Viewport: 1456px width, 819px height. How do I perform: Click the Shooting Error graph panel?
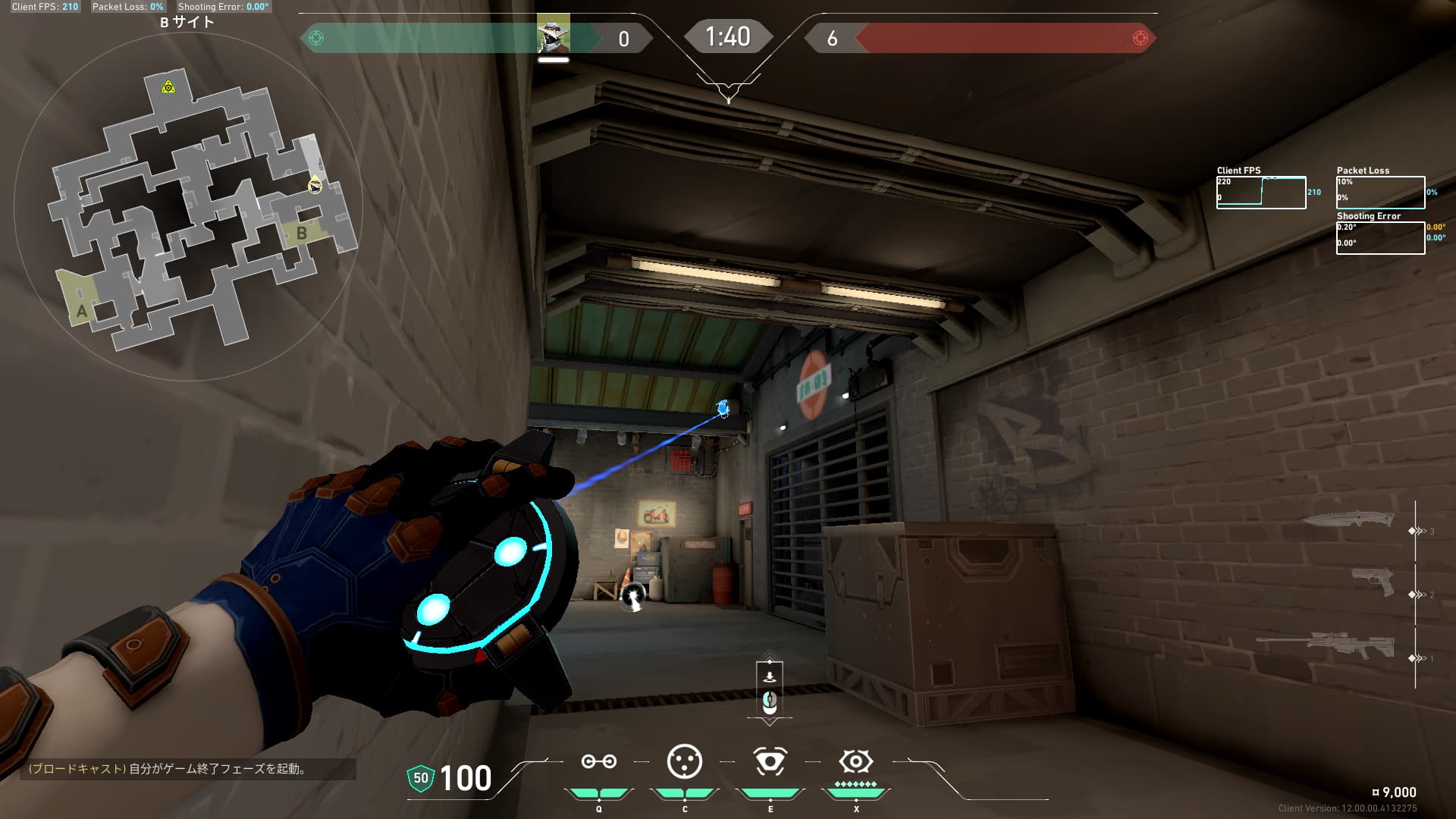pyautogui.click(x=1380, y=238)
